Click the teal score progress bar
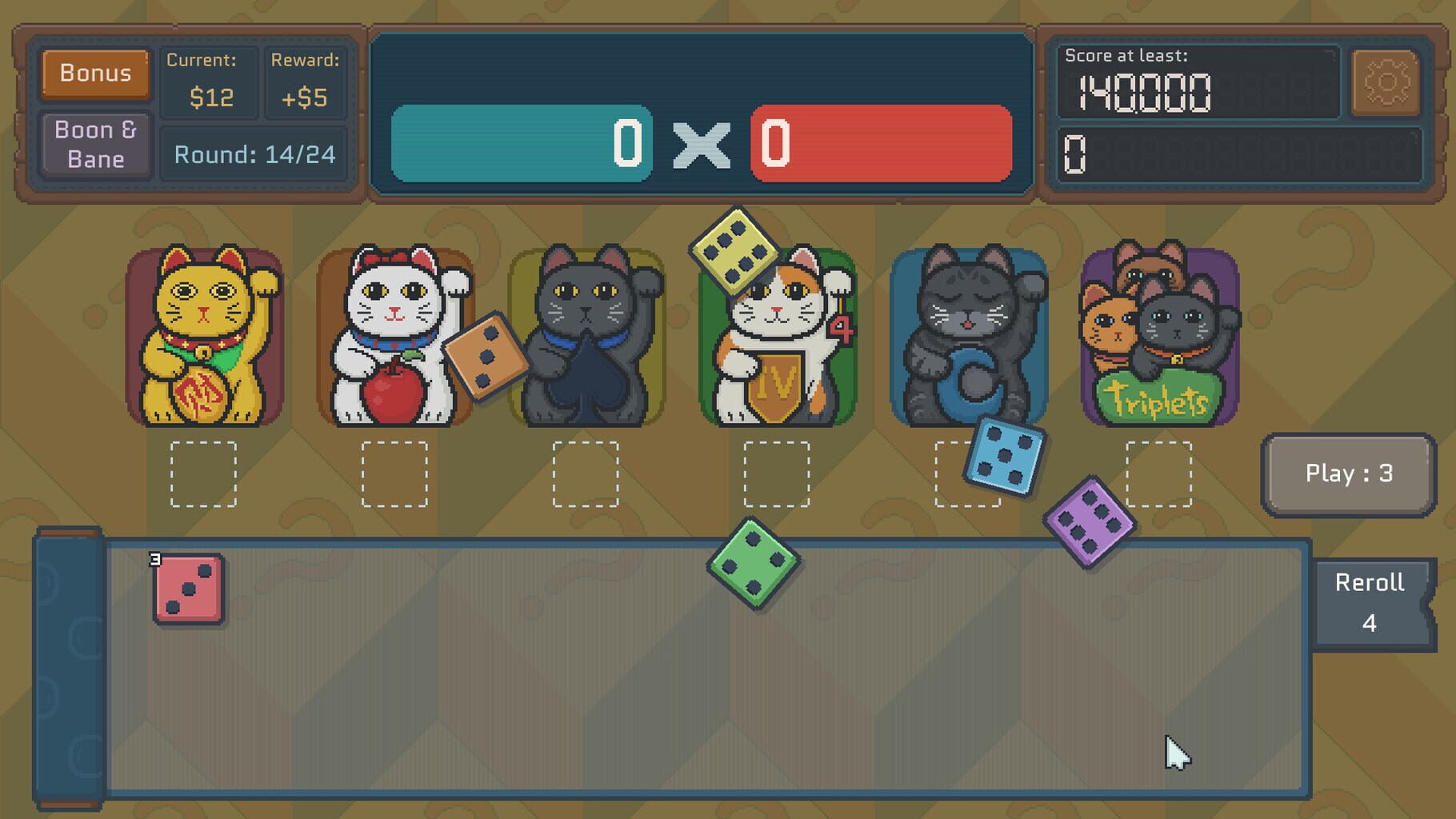Screen dimensions: 1456x819 (x=520, y=146)
